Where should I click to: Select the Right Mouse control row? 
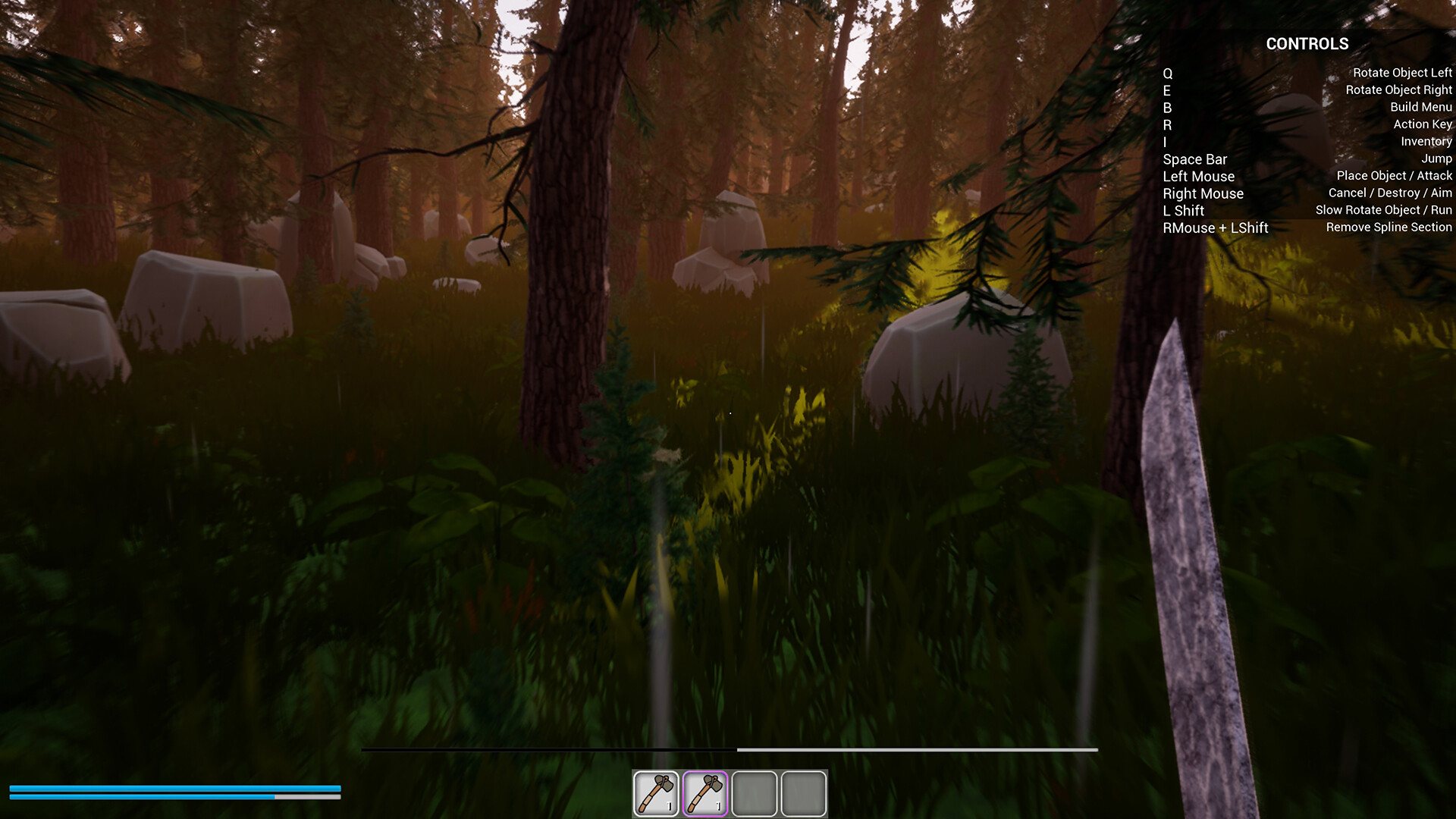[1203, 193]
